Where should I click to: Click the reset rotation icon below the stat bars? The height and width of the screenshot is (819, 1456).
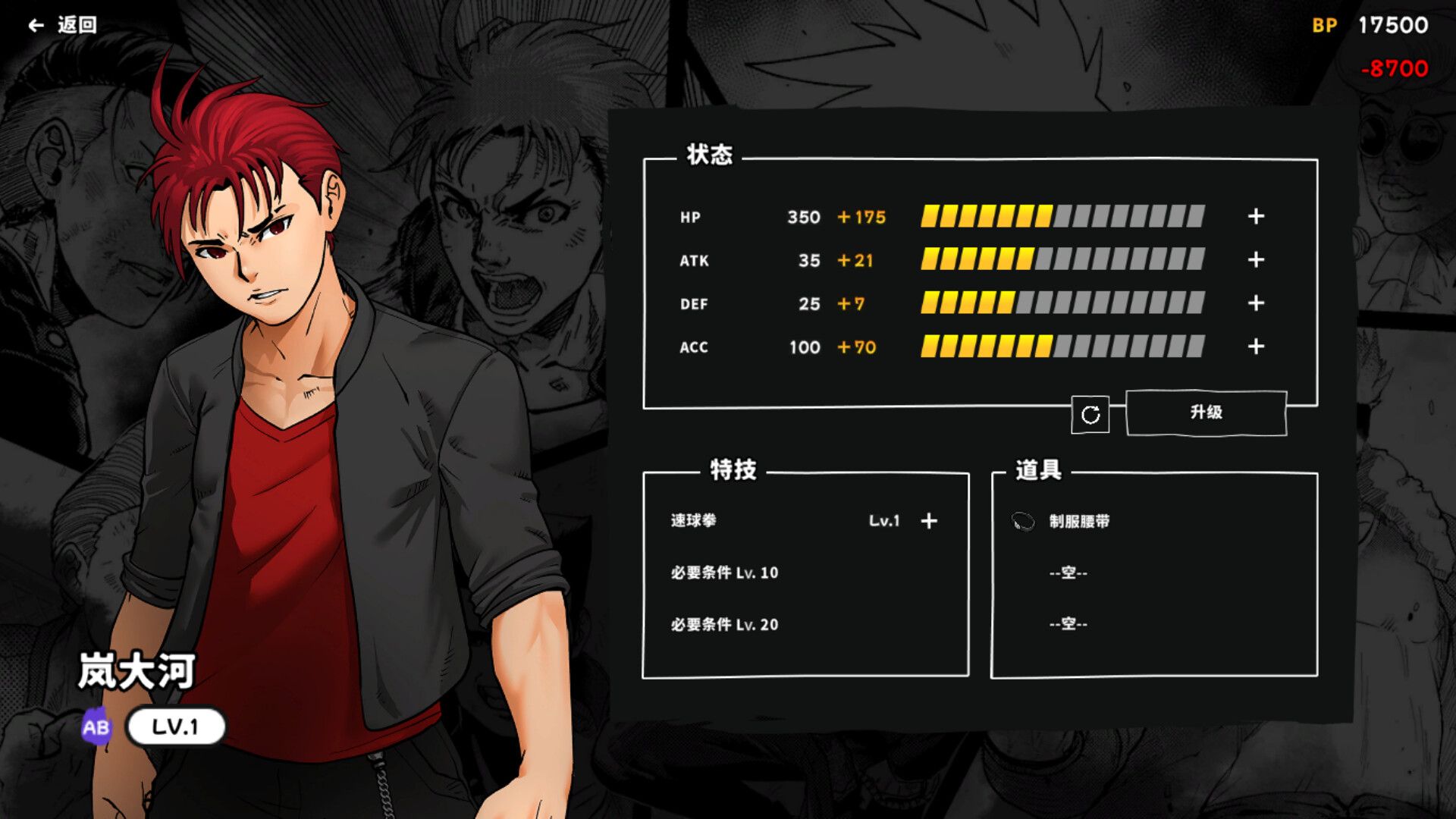pos(1090,414)
